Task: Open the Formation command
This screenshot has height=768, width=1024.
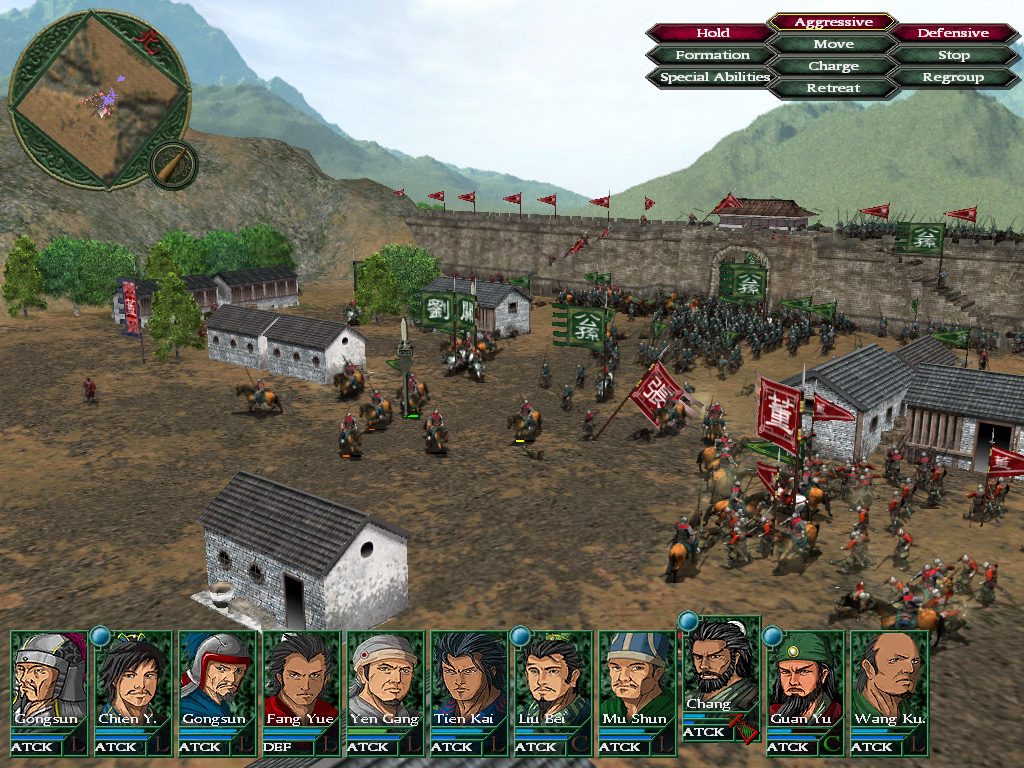Action: coord(712,55)
